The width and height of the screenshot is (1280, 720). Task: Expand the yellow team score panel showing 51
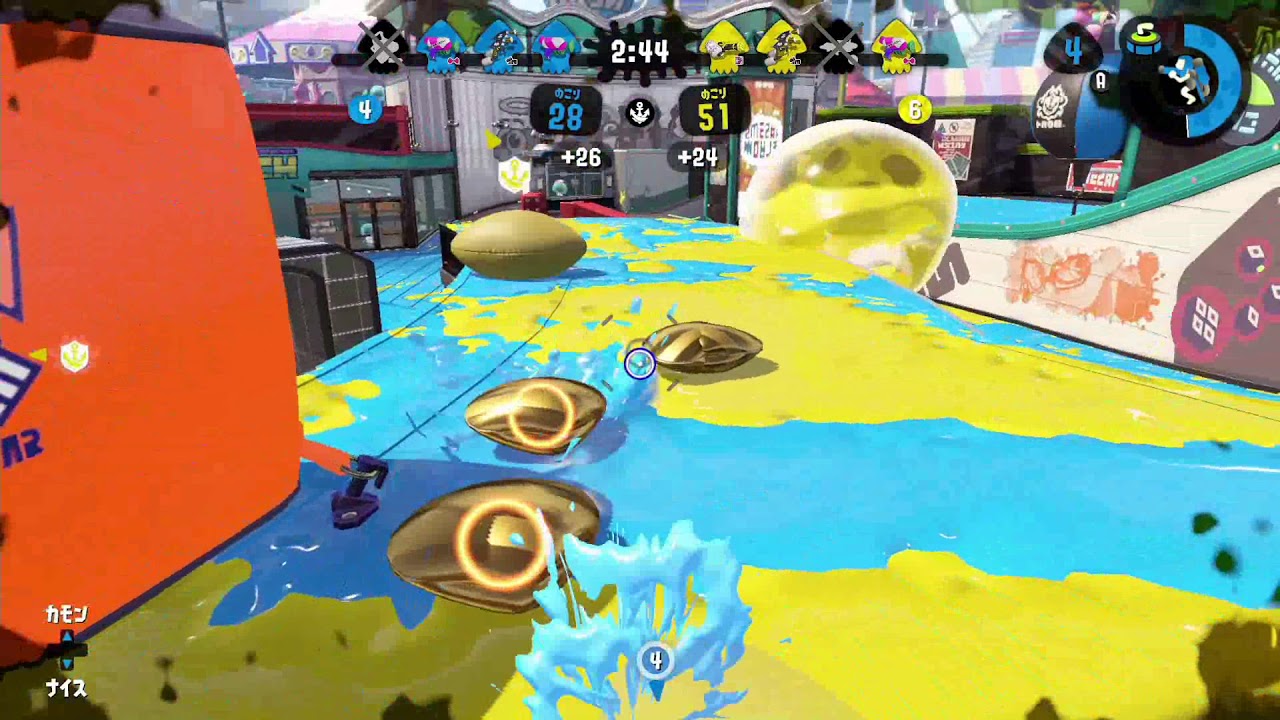pyautogui.click(x=712, y=107)
